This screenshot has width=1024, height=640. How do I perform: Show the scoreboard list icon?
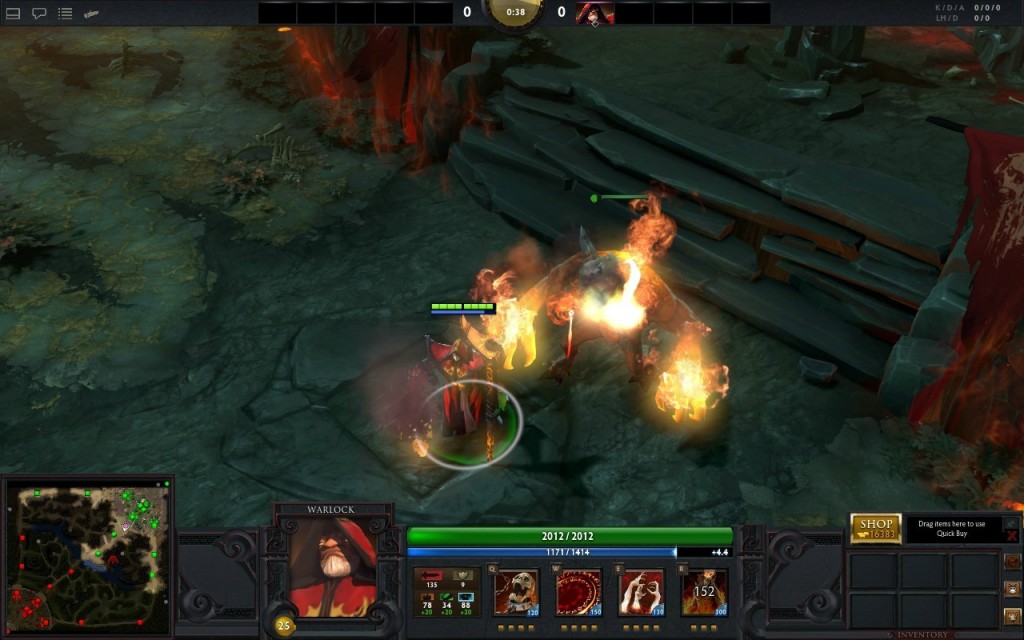tap(65, 14)
